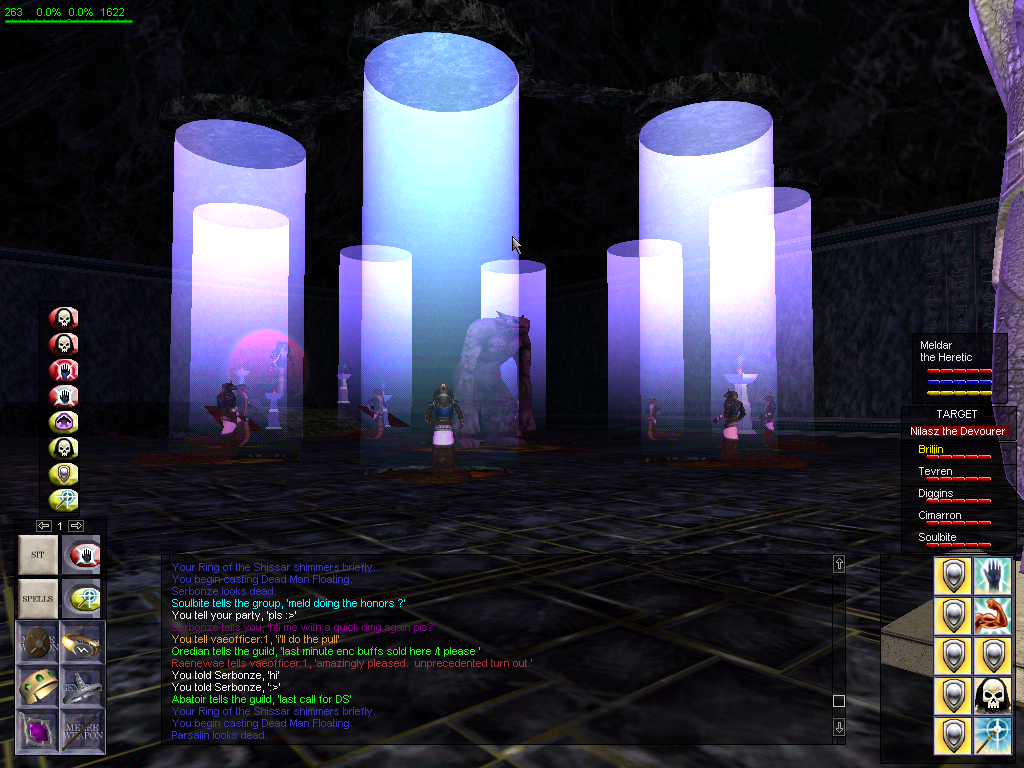1024x768 pixels.
Task: Select group member Diggins
Action: (x=935, y=494)
